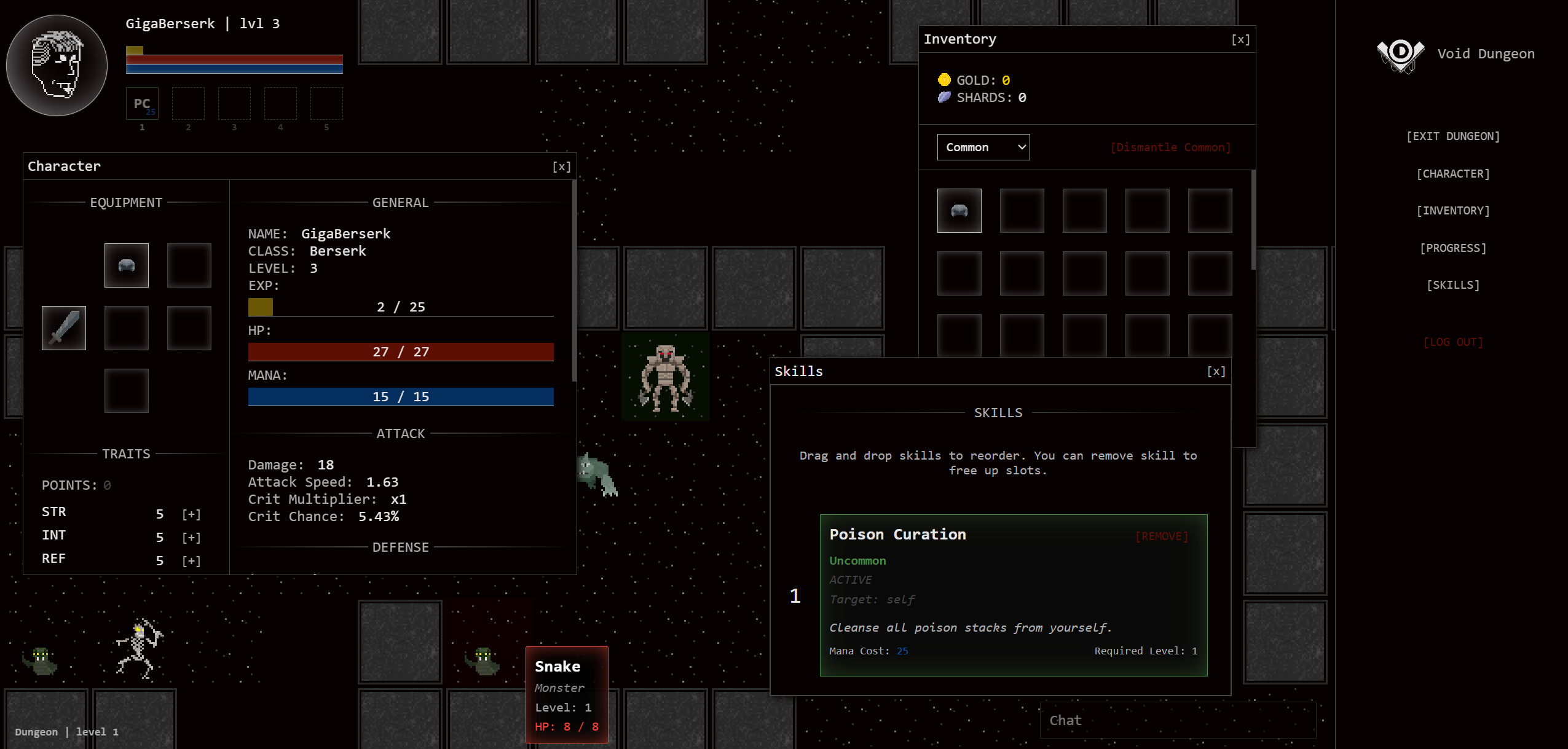Click the GigaBerserk character portrait
This screenshot has width=1568, height=749.
pyautogui.click(x=56, y=65)
